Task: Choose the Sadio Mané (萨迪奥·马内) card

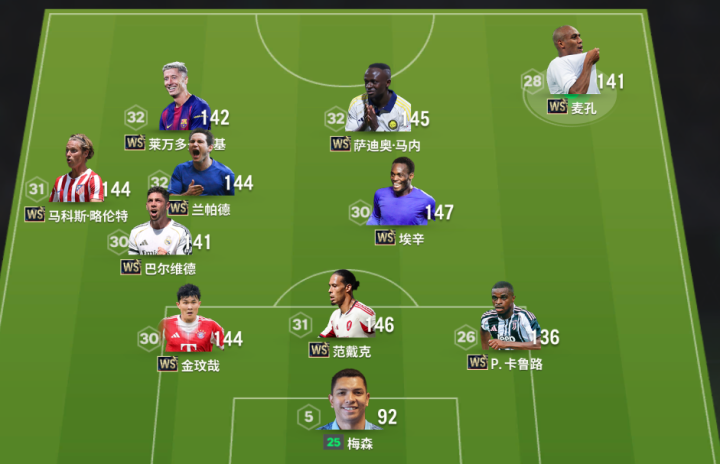Action: 378,101
